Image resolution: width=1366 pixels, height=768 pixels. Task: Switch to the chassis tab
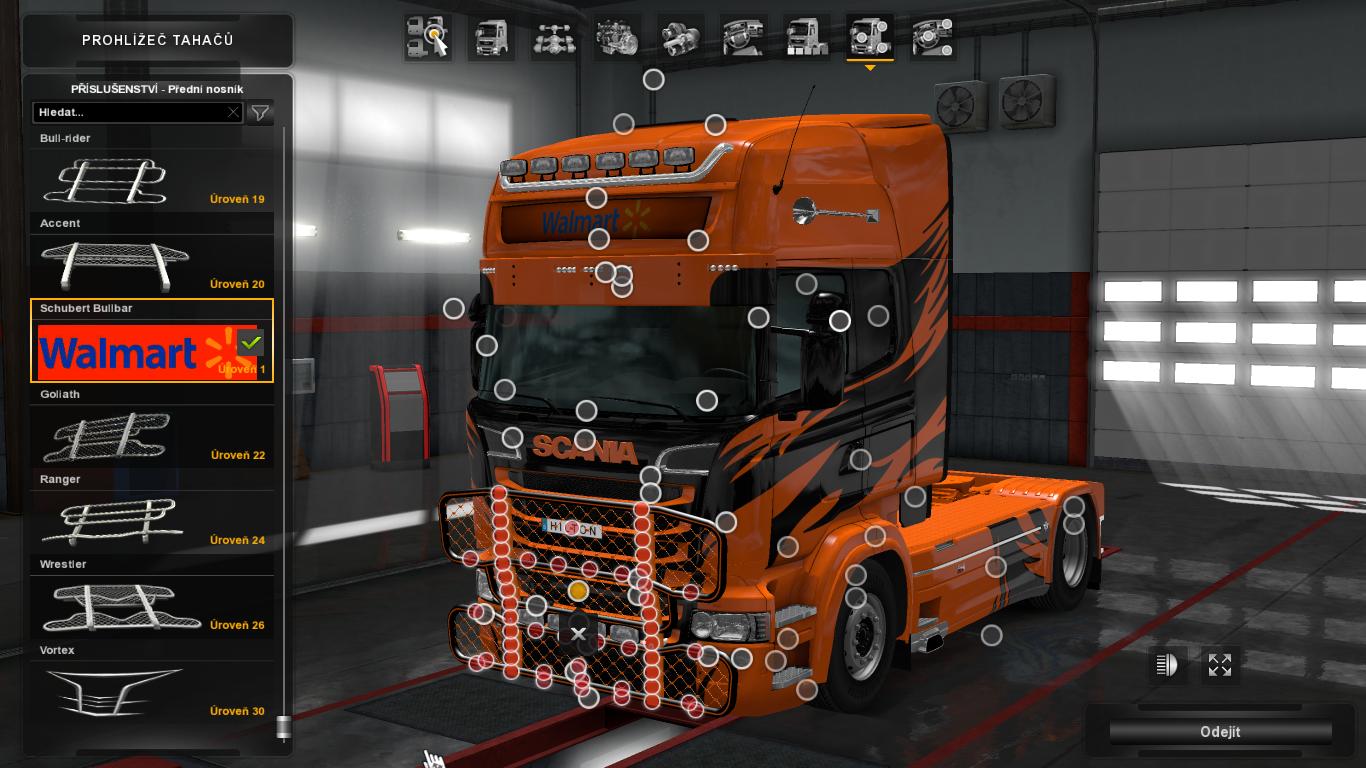coord(551,38)
